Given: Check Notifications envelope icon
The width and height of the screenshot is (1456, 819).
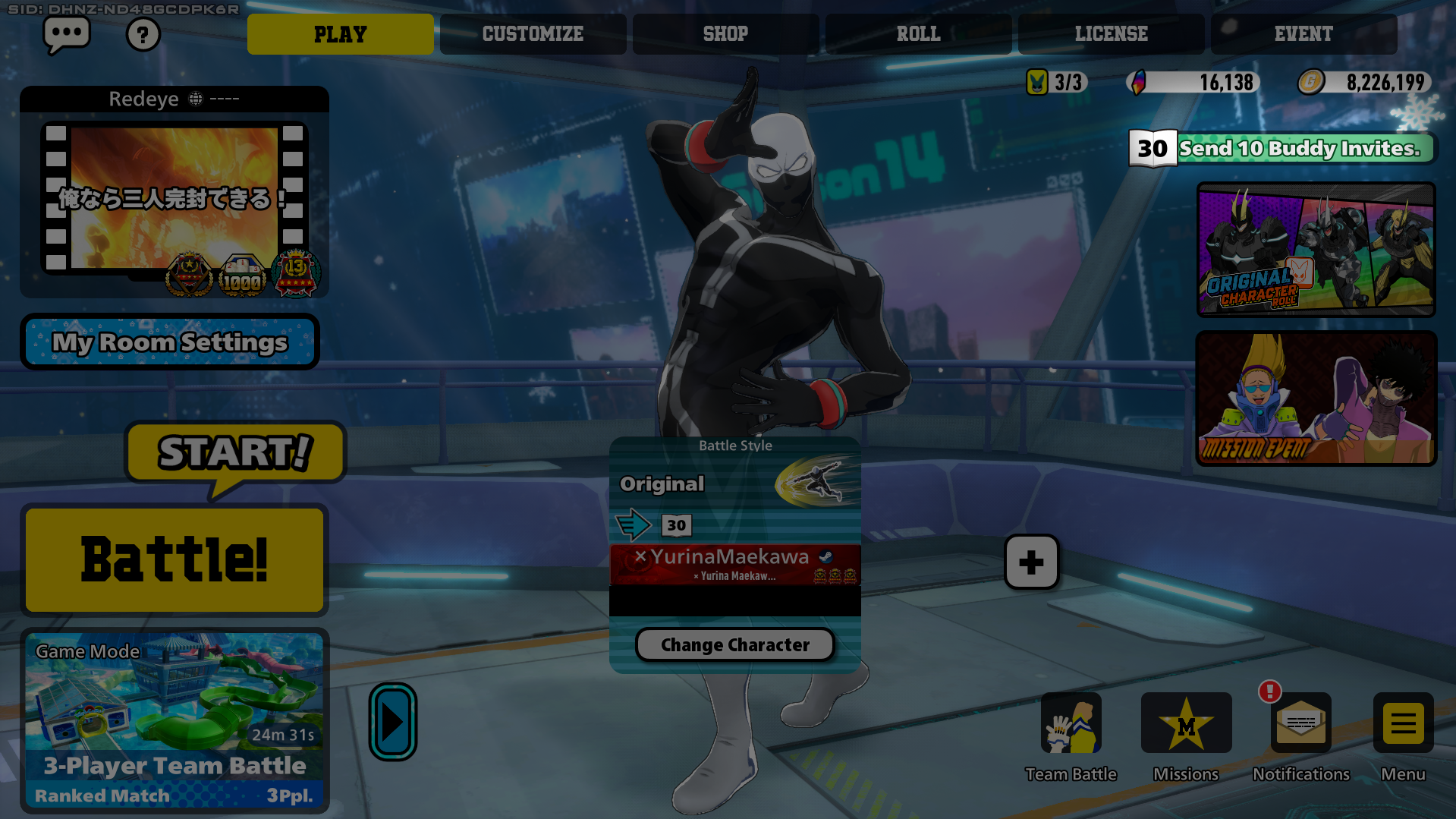Looking at the screenshot, I should [1300, 723].
